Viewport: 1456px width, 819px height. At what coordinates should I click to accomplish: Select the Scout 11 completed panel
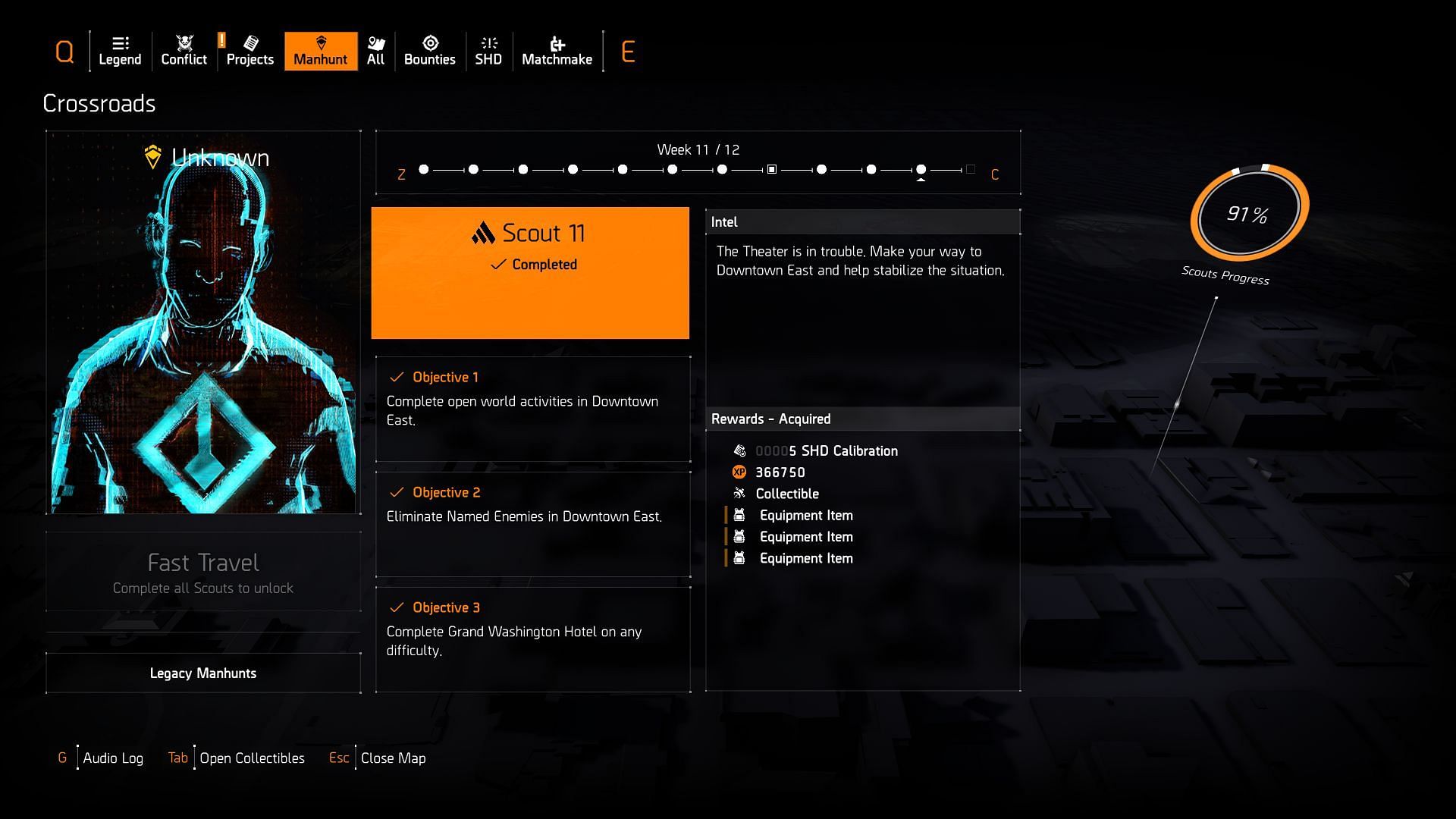point(530,273)
